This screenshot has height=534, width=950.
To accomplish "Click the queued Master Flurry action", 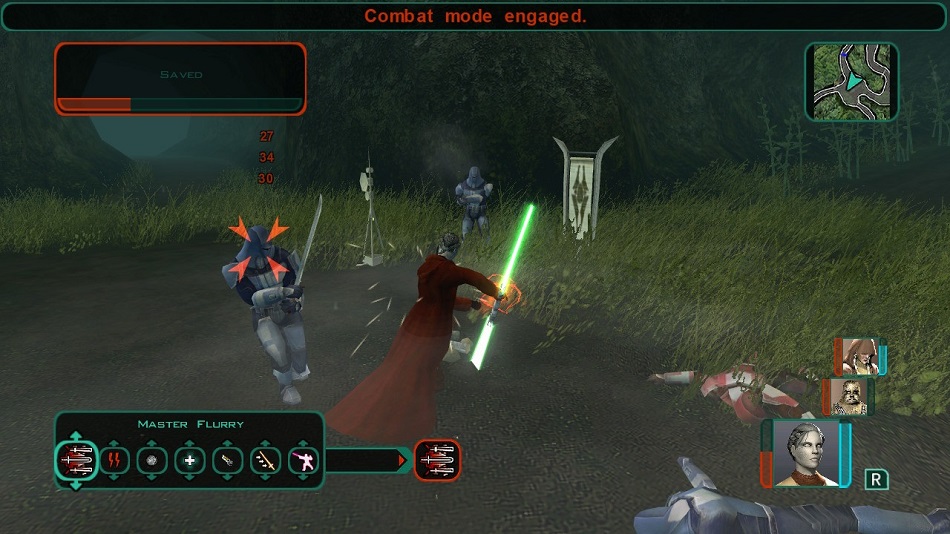I will [437, 460].
